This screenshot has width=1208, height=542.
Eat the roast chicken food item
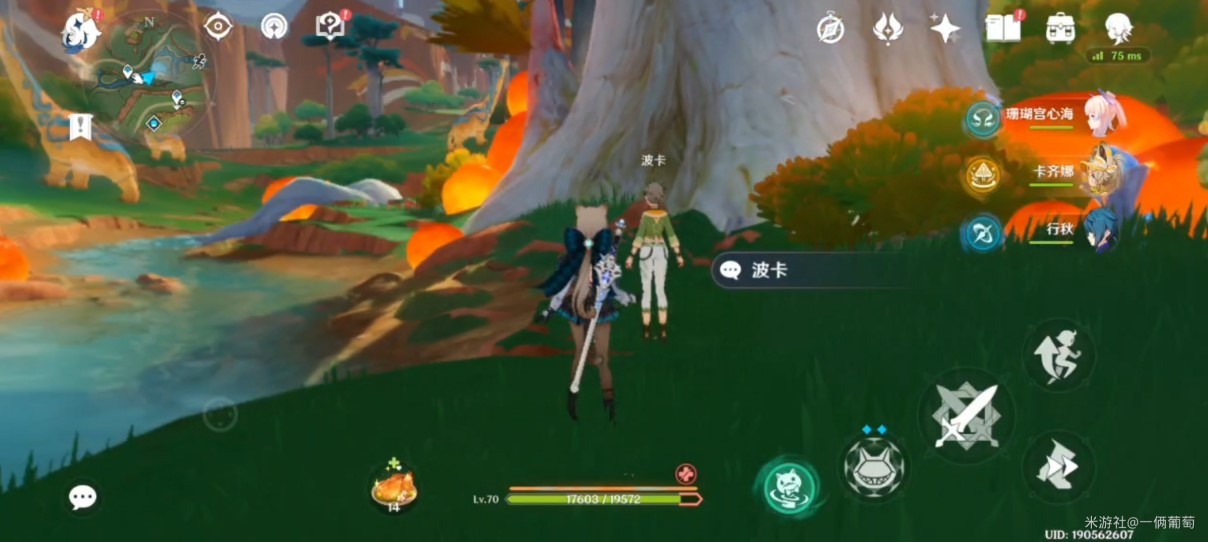392,488
